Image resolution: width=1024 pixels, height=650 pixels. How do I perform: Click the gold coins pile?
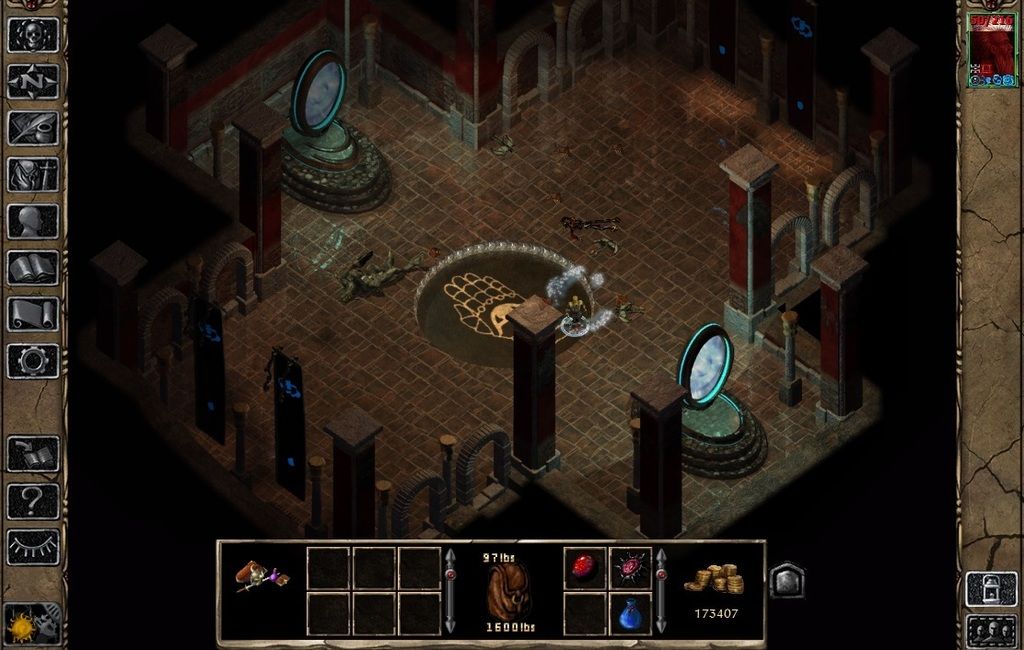tap(713, 580)
